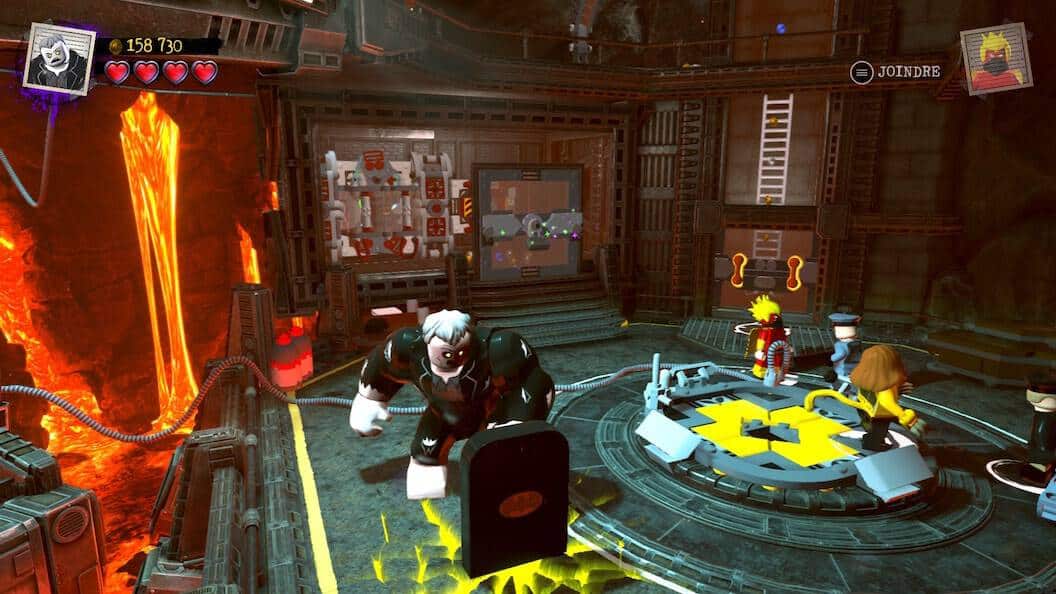Screen dimensions: 1056x594
Task: Click the player two character portrait
Action: (996, 59)
